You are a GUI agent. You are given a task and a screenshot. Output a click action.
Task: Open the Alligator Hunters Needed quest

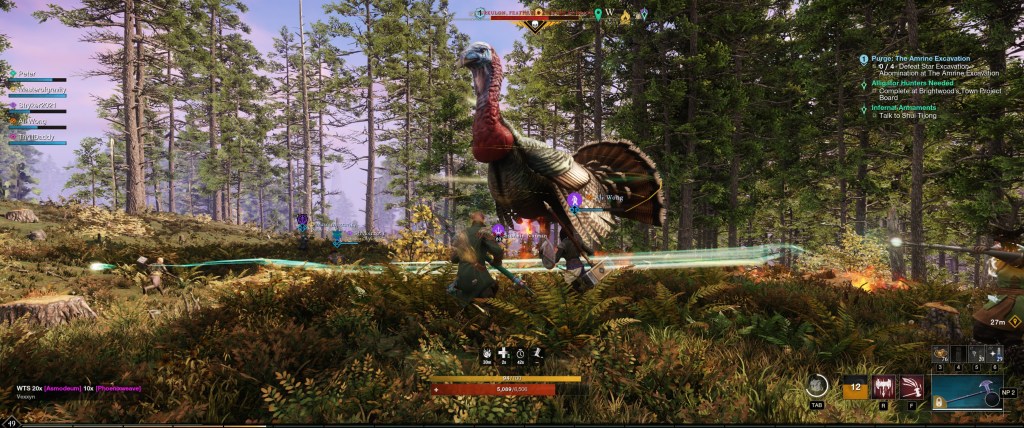click(916, 84)
